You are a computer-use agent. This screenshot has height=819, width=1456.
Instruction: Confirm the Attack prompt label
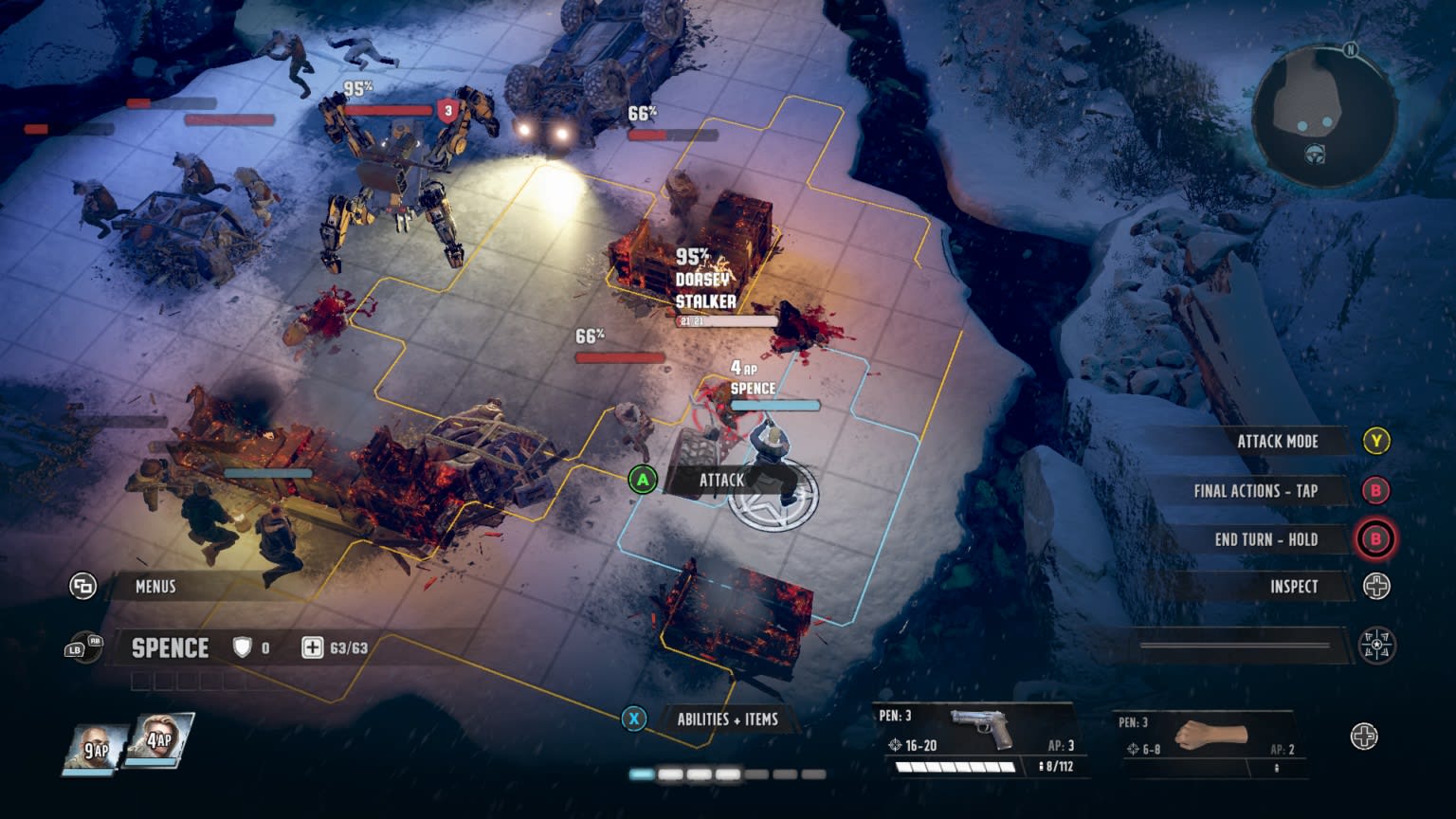click(720, 480)
